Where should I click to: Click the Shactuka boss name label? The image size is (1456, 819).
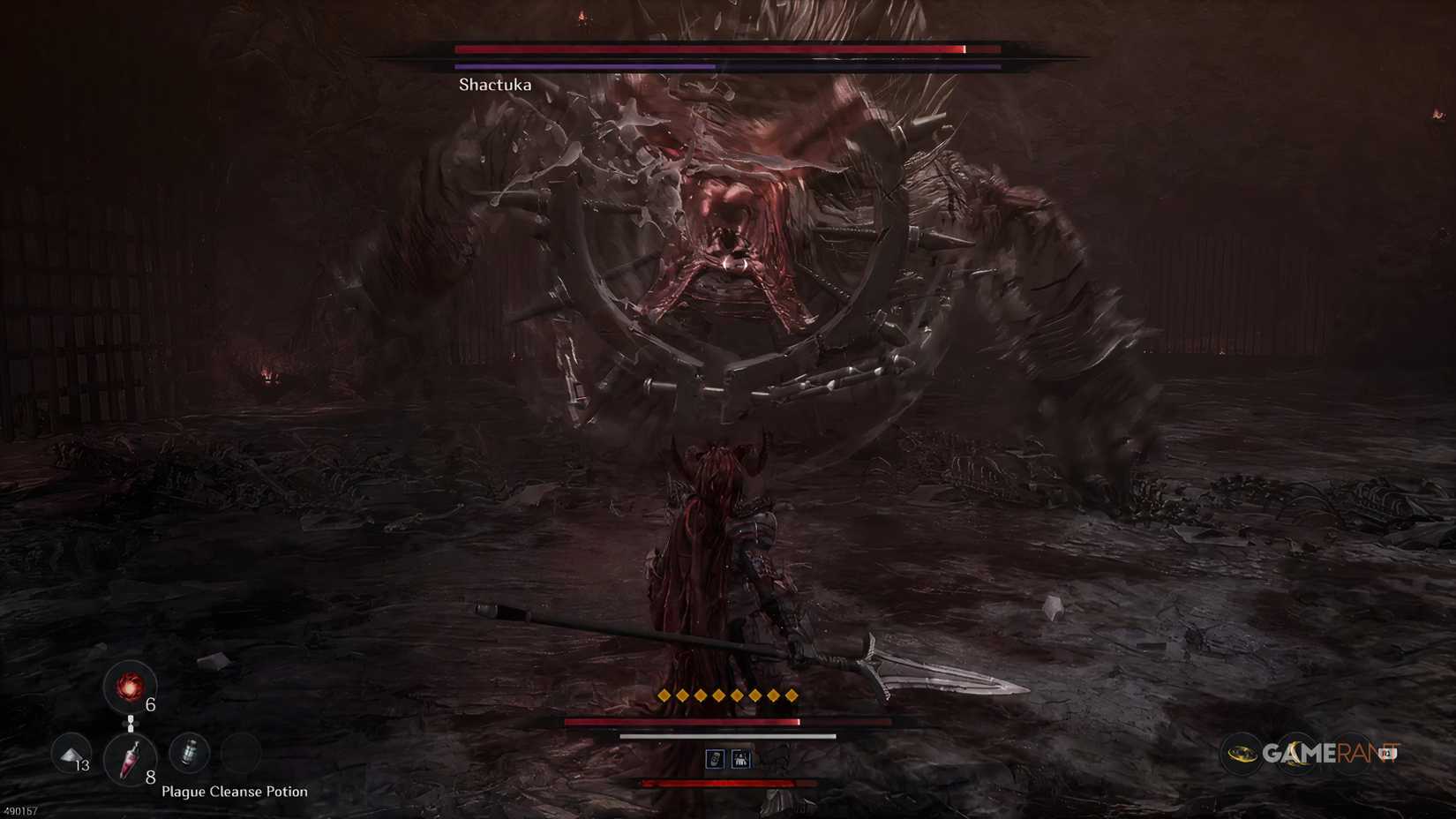495,85
